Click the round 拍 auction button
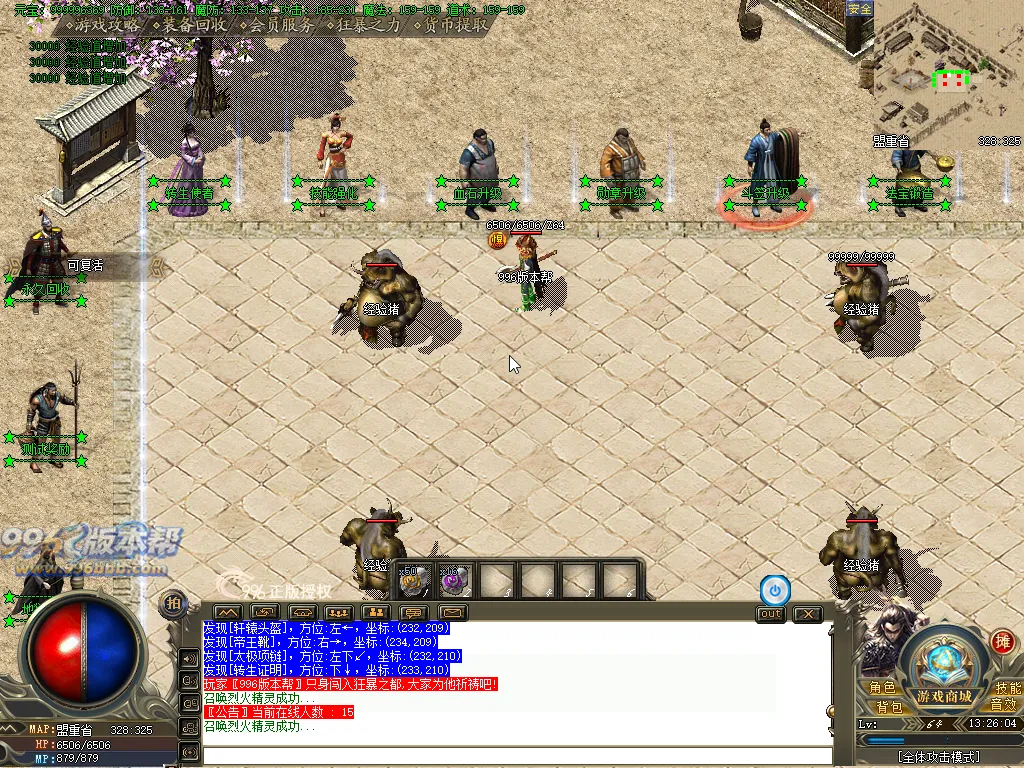Viewport: 1024px width, 768px height. pyautogui.click(x=173, y=603)
